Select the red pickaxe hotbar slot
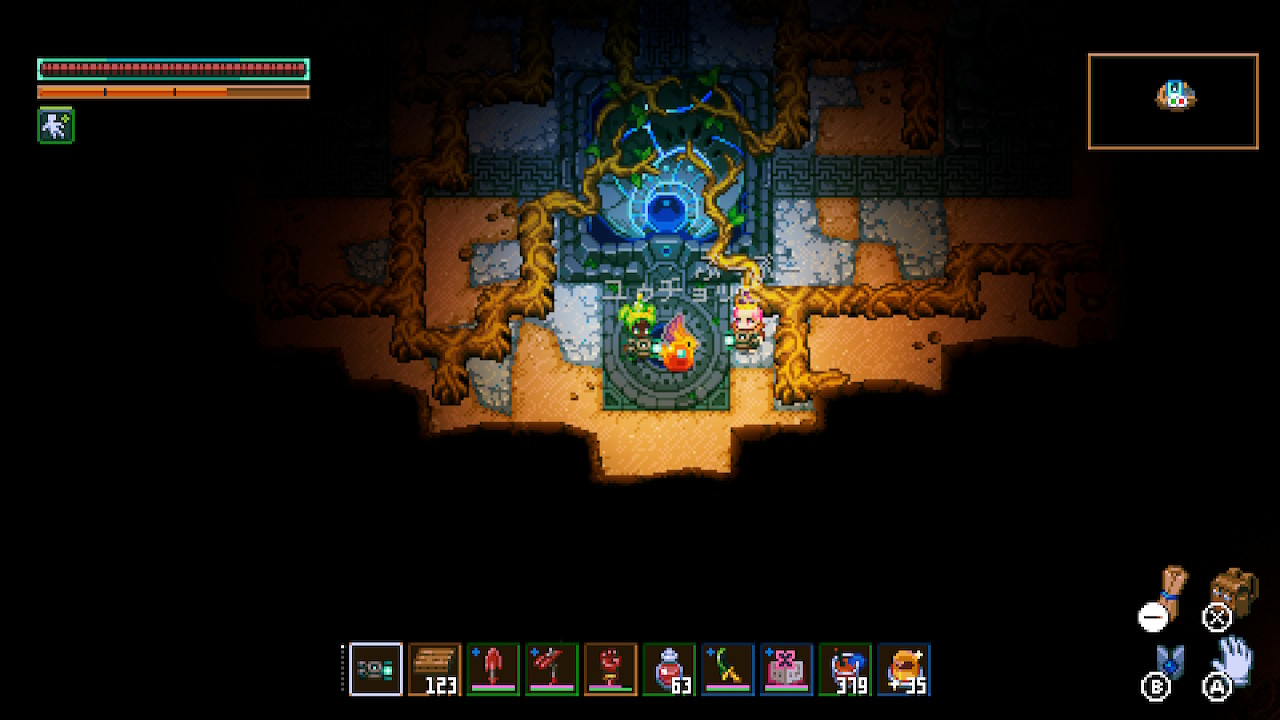 tap(552, 669)
